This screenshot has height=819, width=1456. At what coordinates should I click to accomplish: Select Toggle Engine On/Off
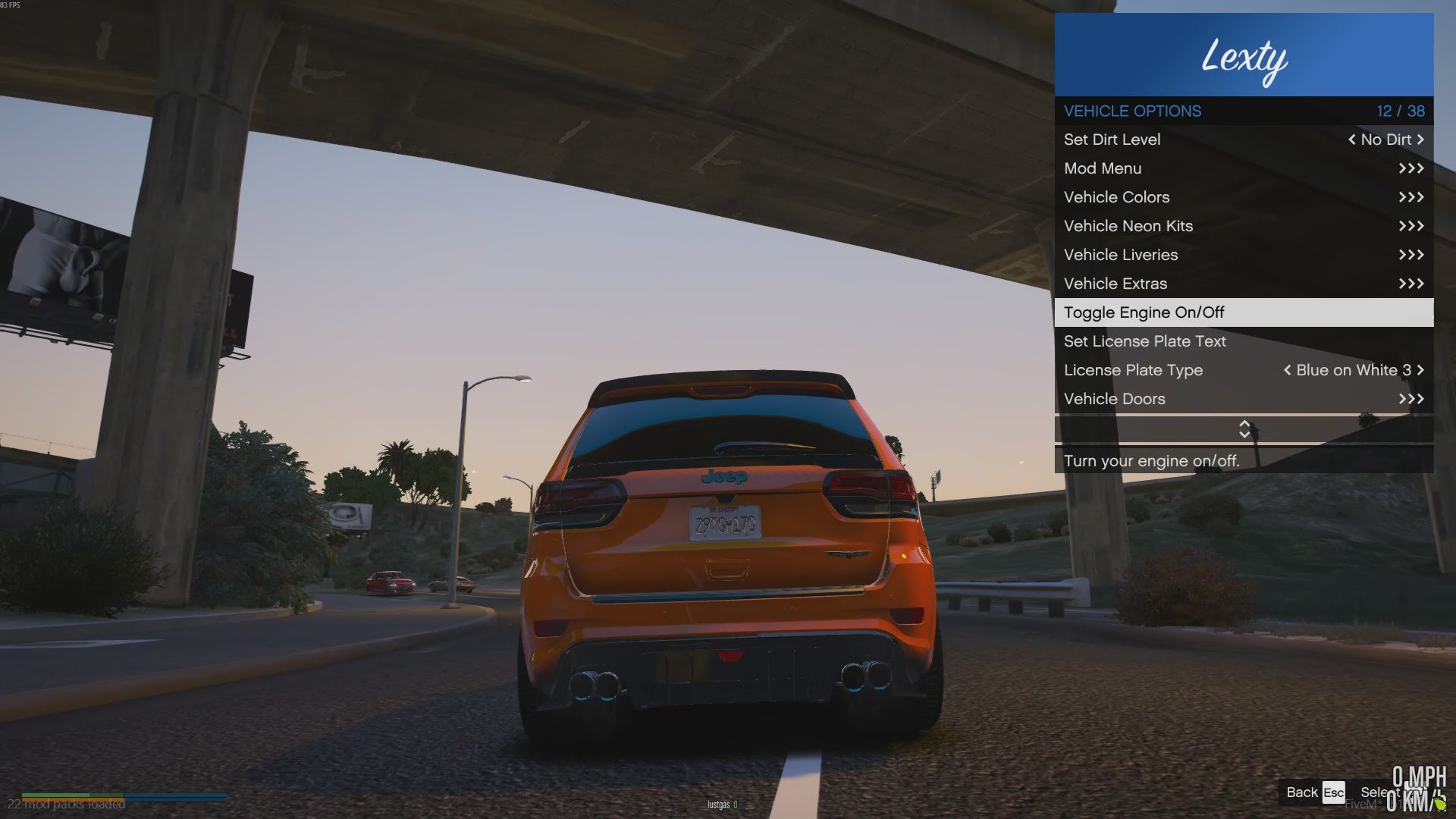click(1244, 312)
